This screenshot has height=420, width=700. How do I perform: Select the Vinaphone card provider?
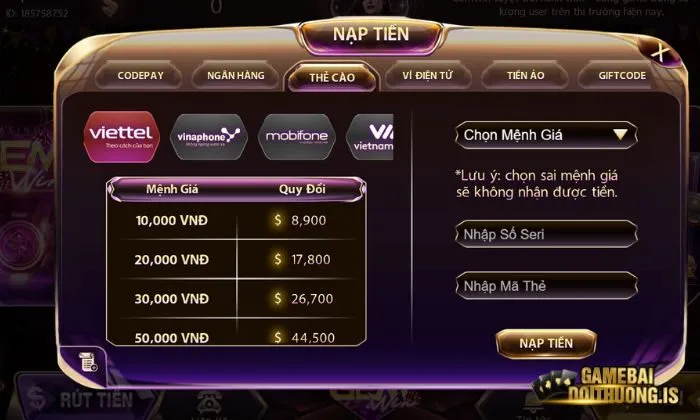pyautogui.click(x=208, y=136)
